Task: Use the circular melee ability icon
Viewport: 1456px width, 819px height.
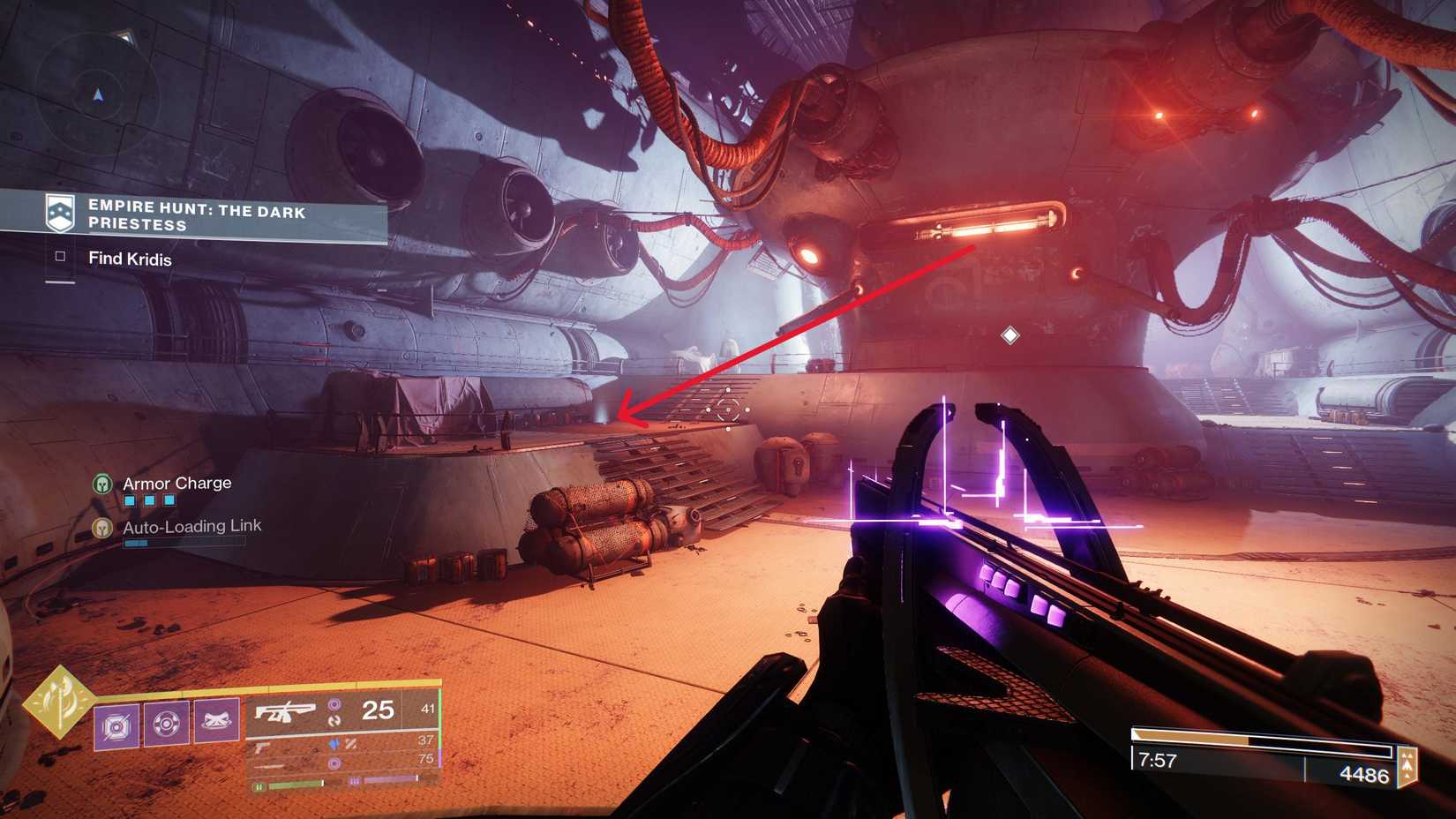Action: (x=166, y=724)
